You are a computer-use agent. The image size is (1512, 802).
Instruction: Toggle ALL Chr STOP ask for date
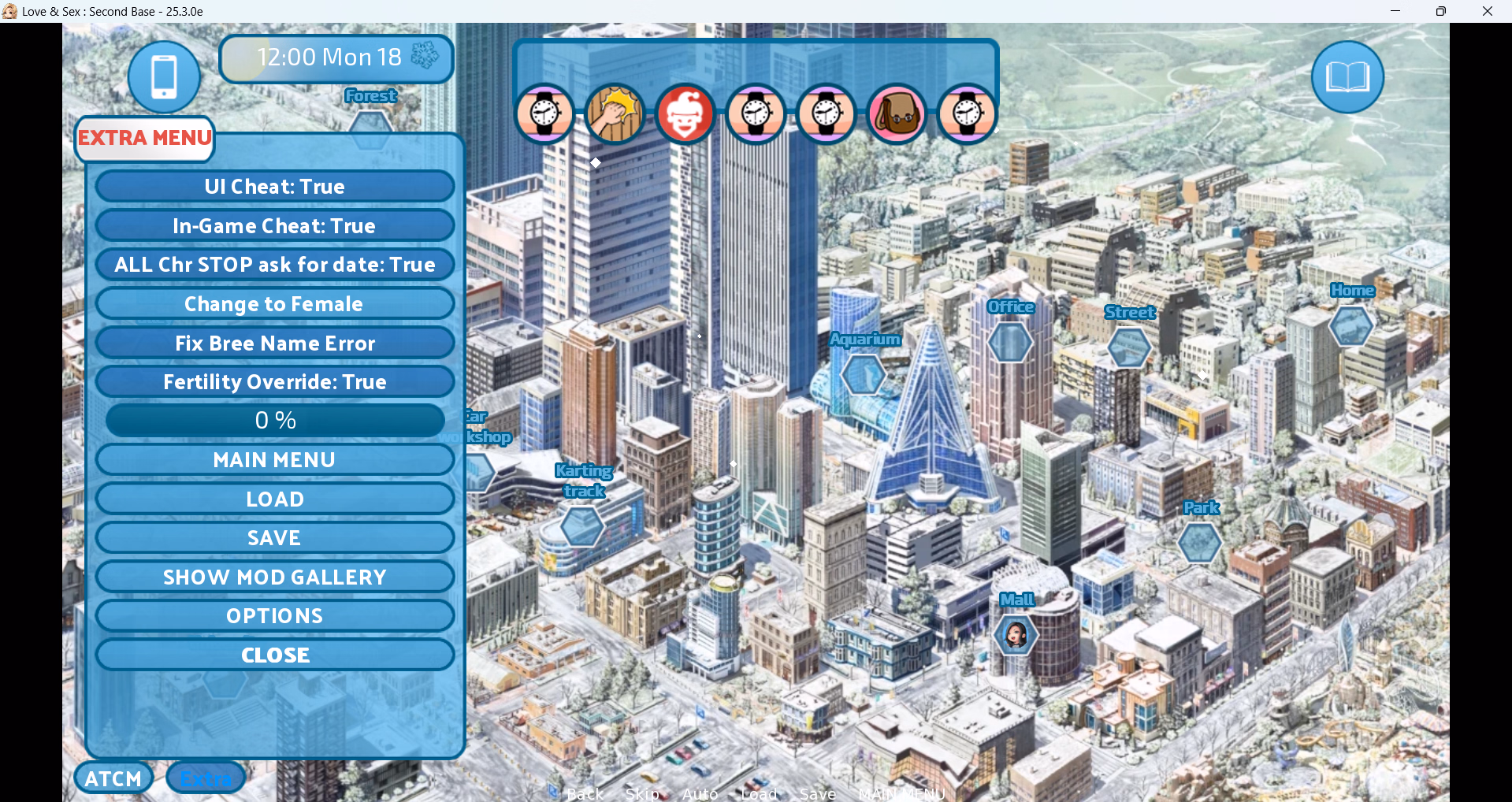point(274,265)
